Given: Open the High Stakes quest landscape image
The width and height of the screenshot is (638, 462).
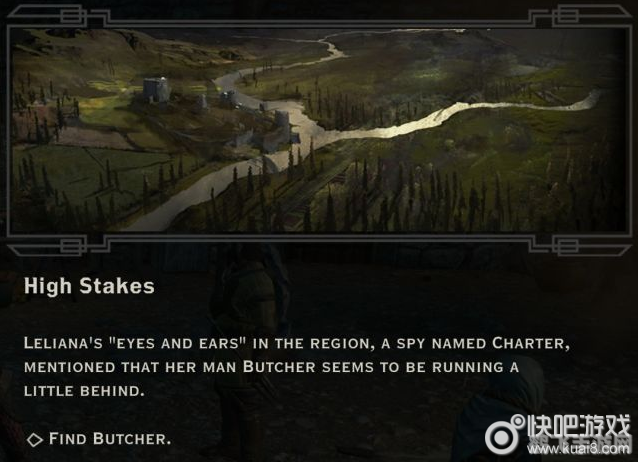Looking at the screenshot, I should (318, 130).
